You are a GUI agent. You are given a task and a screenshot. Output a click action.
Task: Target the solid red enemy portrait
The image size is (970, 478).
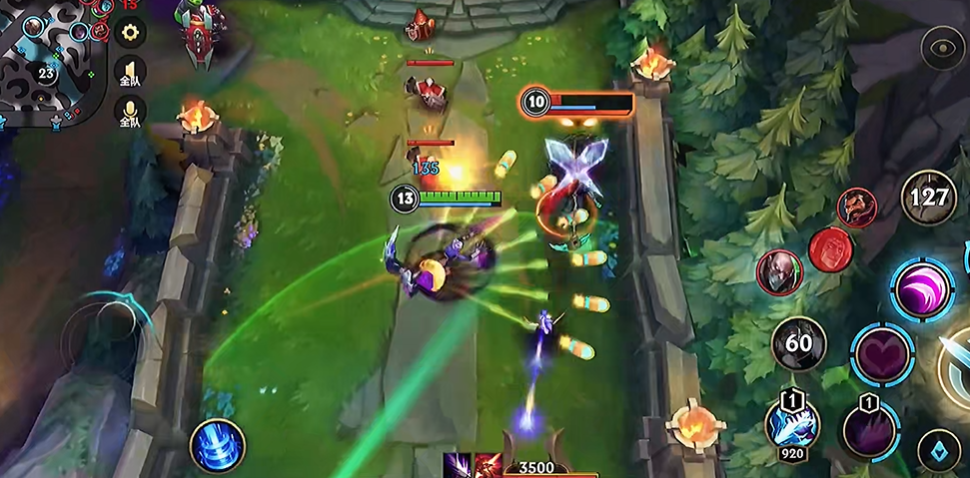pos(829,250)
